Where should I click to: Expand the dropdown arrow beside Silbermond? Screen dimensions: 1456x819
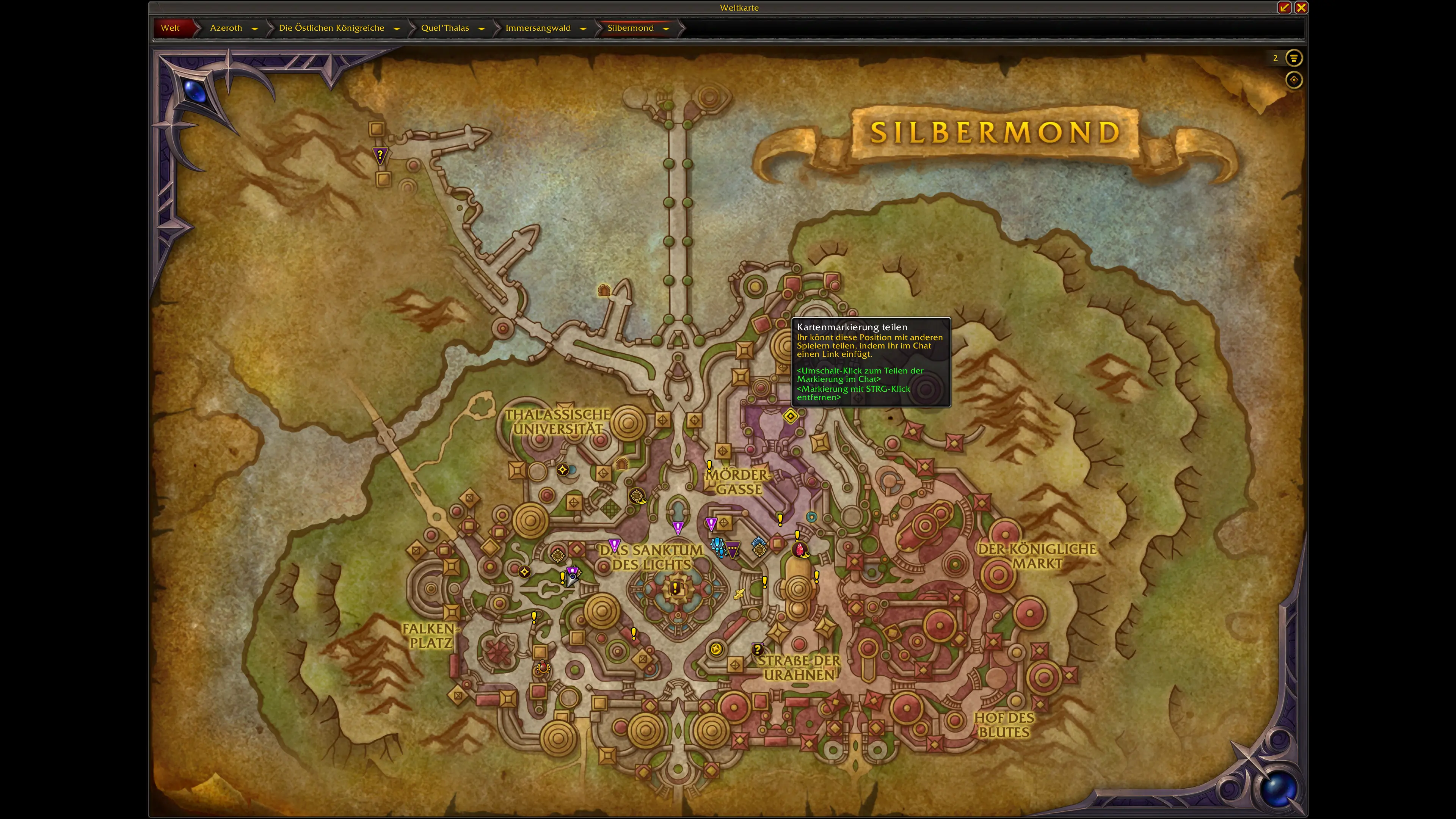click(x=666, y=28)
